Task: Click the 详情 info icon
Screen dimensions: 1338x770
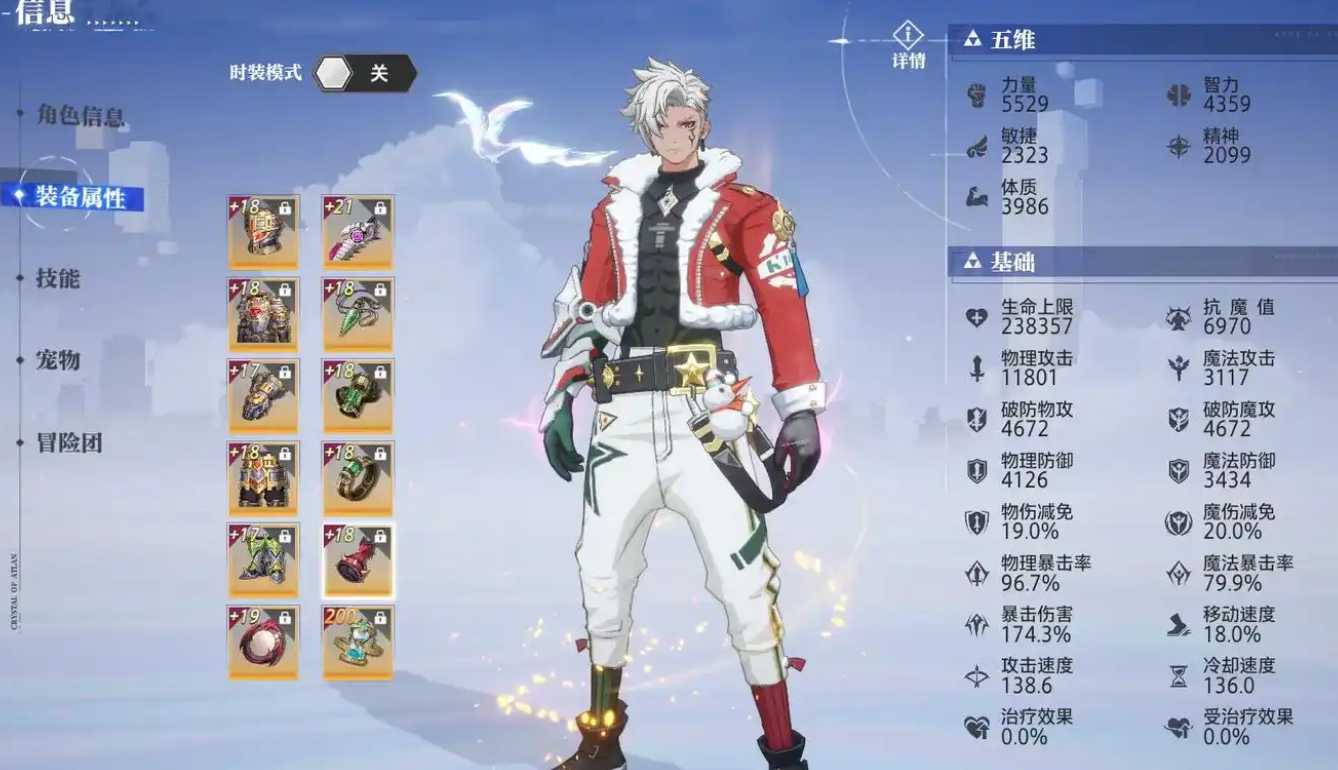Action: click(x=907, y=32)
